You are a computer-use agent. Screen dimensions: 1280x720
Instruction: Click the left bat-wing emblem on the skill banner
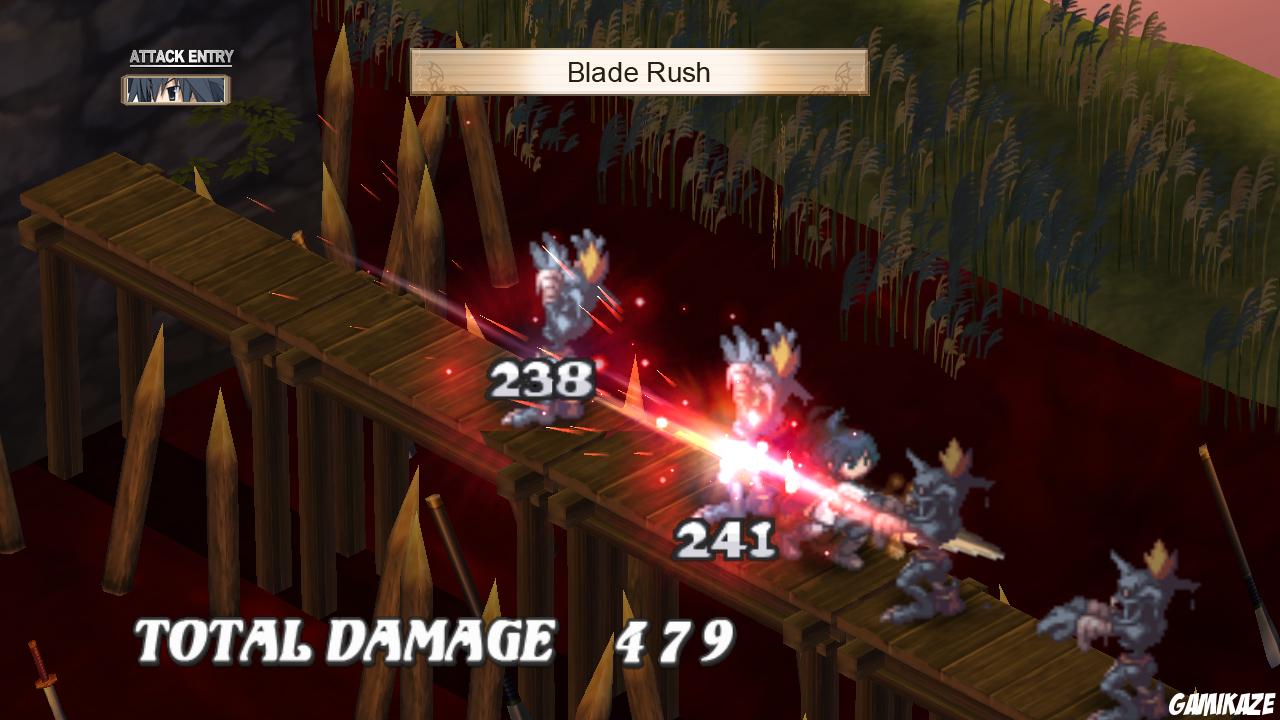tap(431, 72)
